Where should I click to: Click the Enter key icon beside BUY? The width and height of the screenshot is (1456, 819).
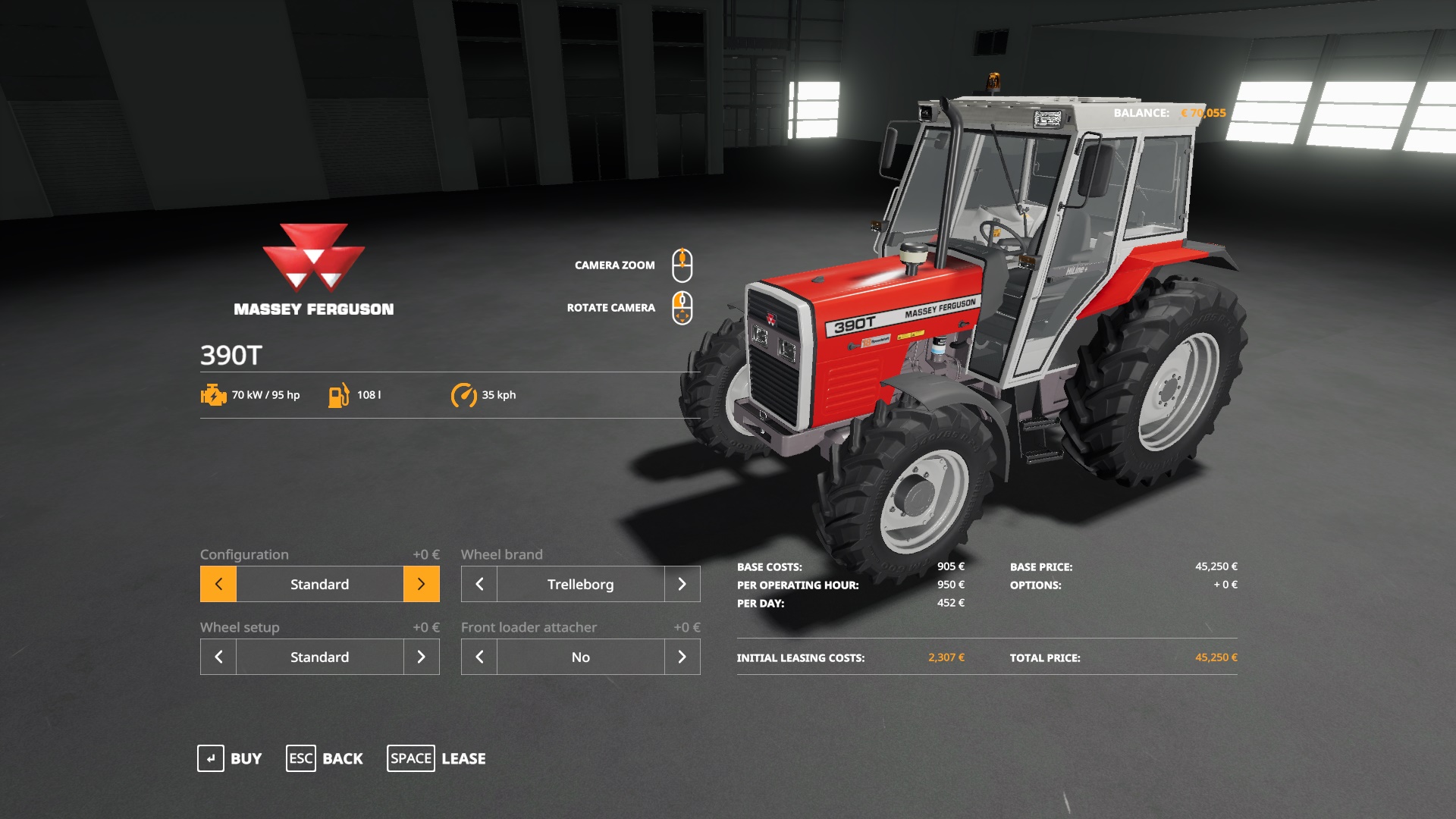tap(210, 758)
